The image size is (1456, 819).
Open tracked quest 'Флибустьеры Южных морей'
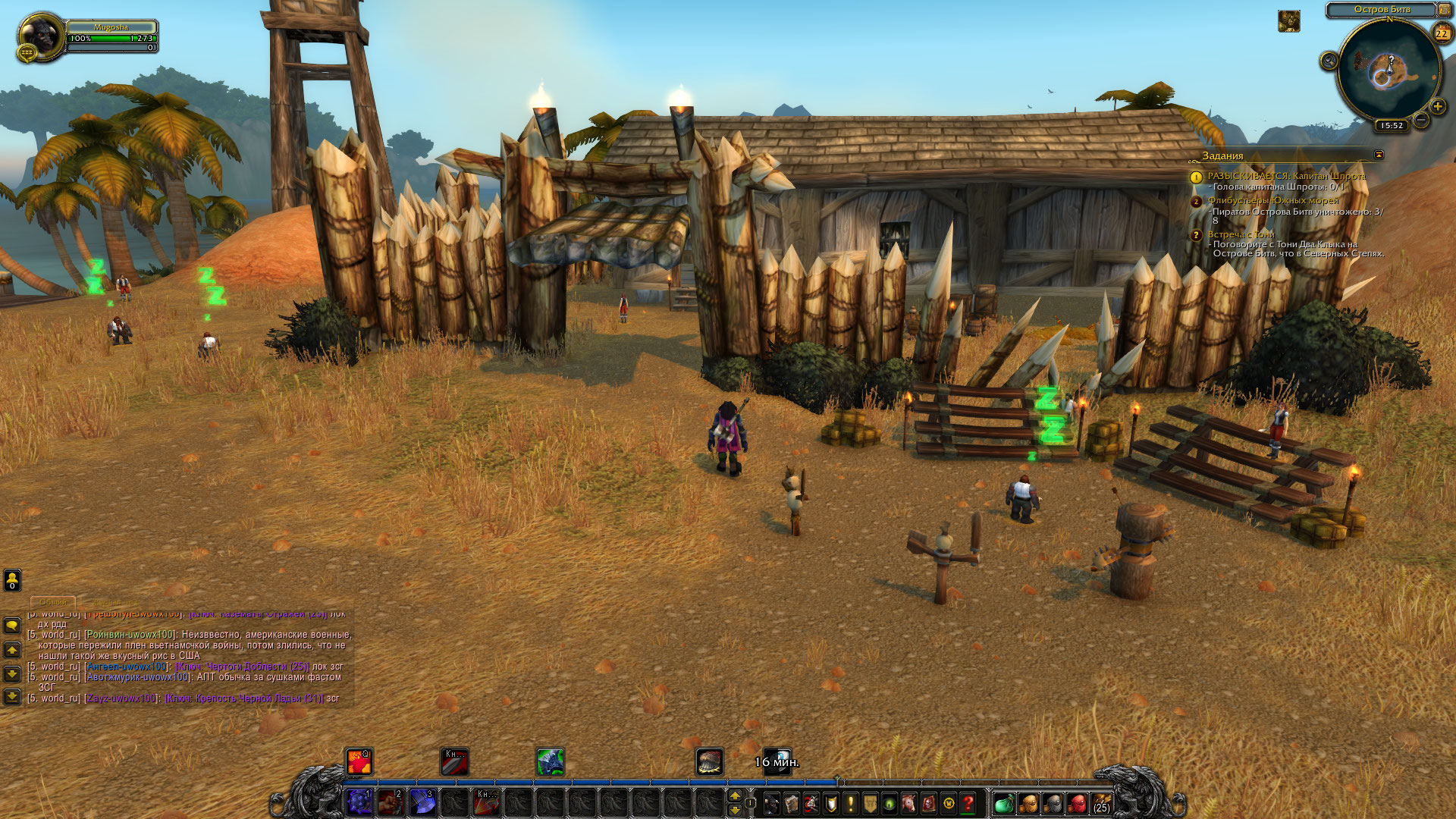click(x=1272, y=201)
